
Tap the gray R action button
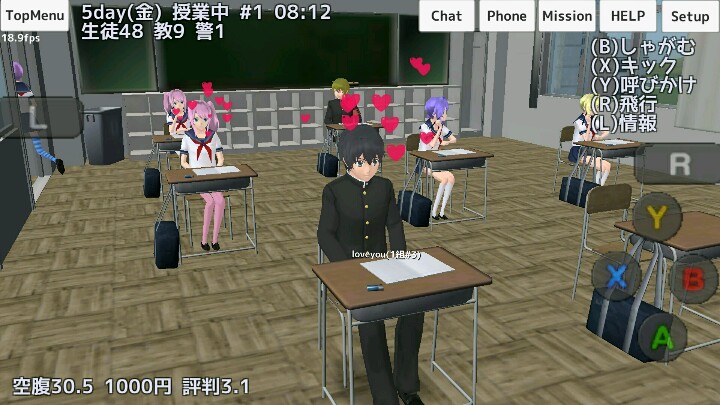coord(679,163)
